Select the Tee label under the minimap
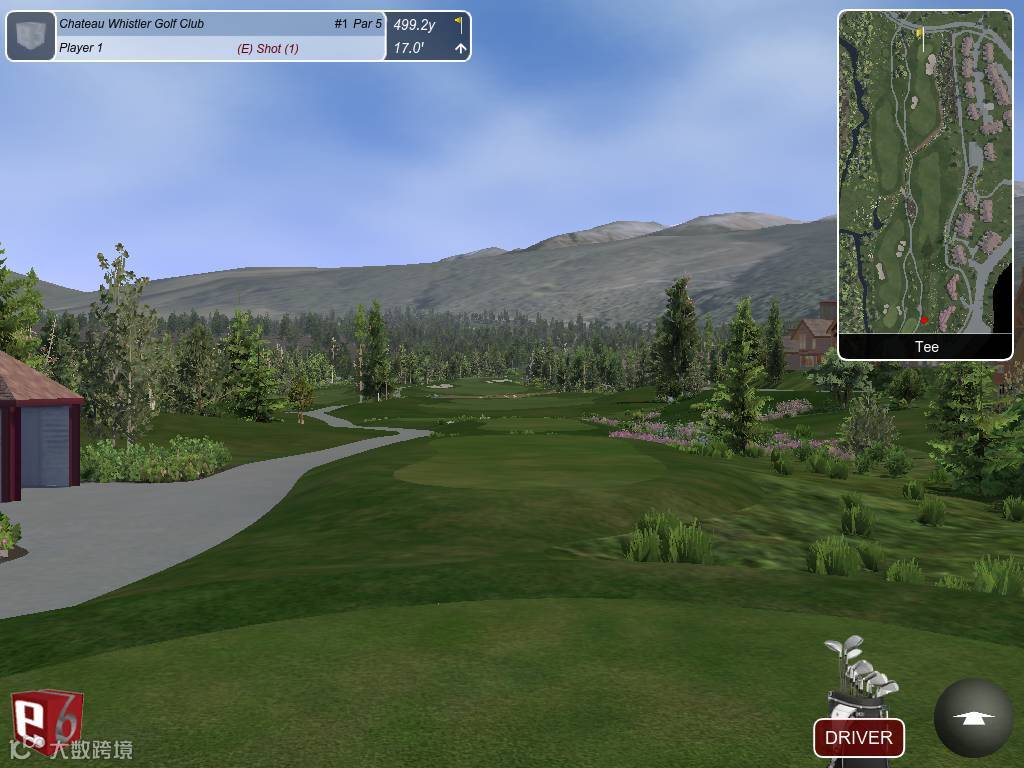The height and width of the screenshot is (768, 1024). coord(926,347)
